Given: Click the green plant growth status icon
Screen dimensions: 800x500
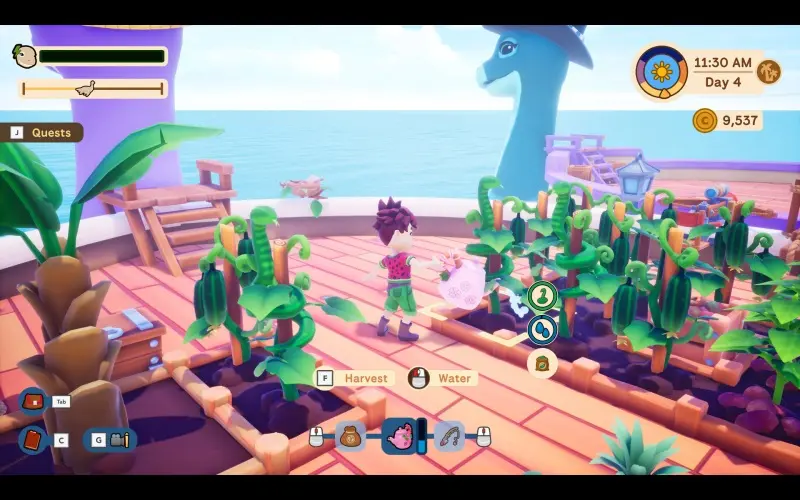Looking at the screenshot, I should coord(542,296).
